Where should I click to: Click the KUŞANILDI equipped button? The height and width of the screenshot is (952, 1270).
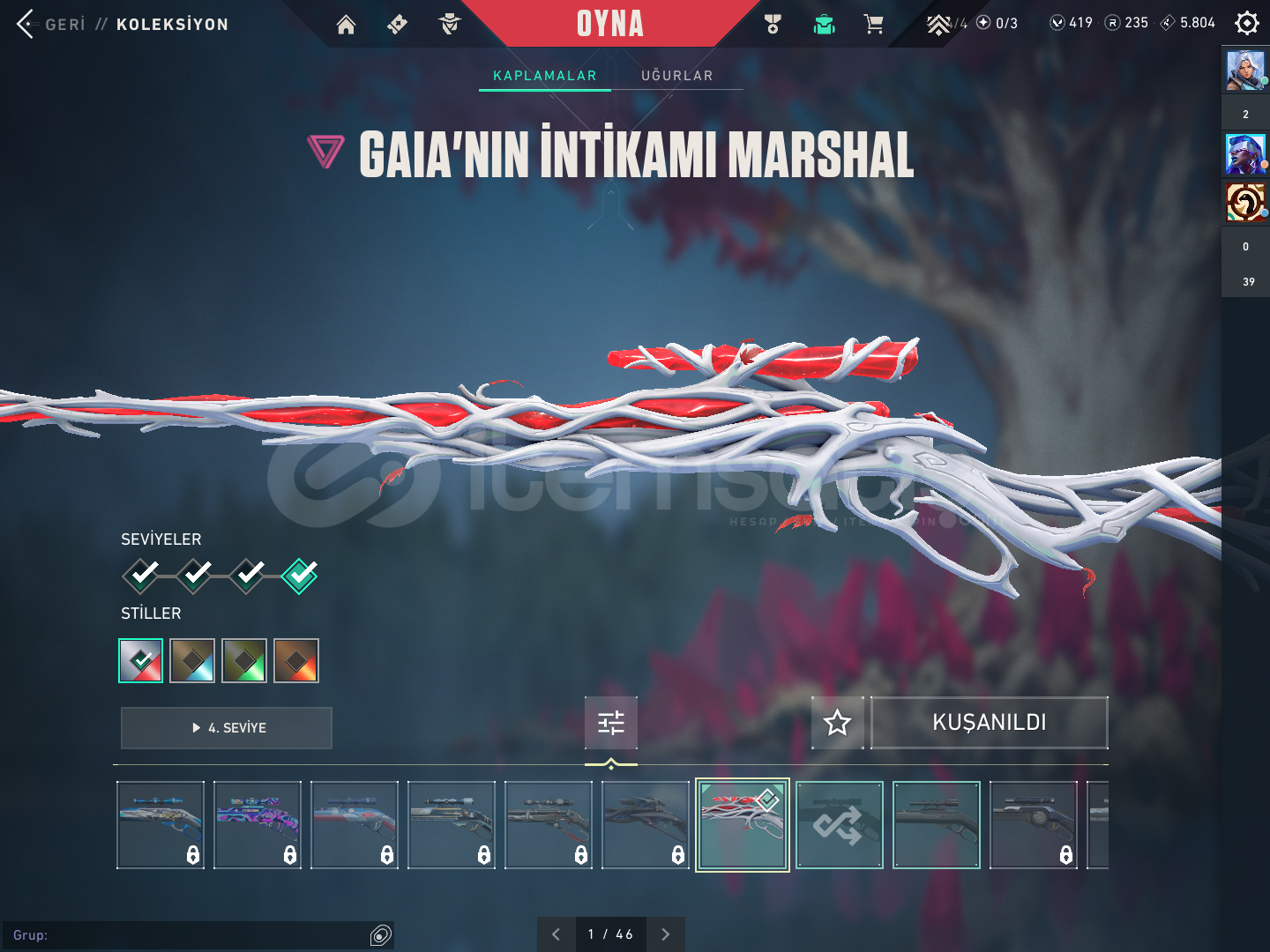[989, 723]
